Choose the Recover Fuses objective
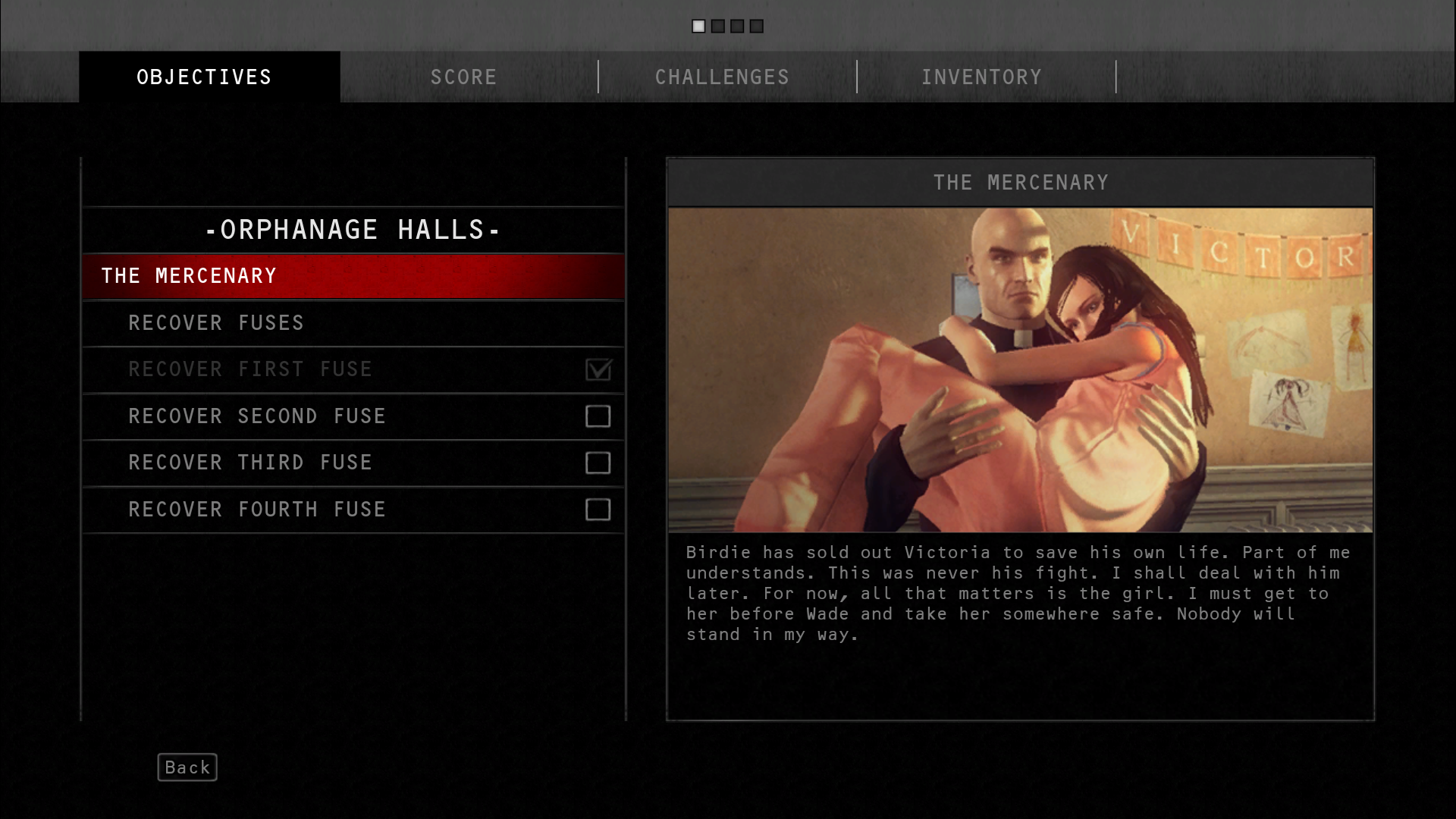Screen dimensions: 1456x819 (353, 323)
